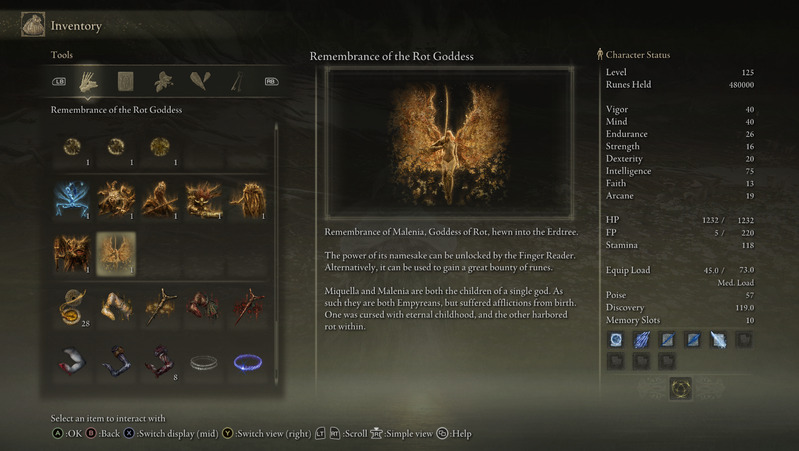The width and height of the screenshot is (799, 451).
Task: Click the golden circular great rune icon
Action: (680, 387)
